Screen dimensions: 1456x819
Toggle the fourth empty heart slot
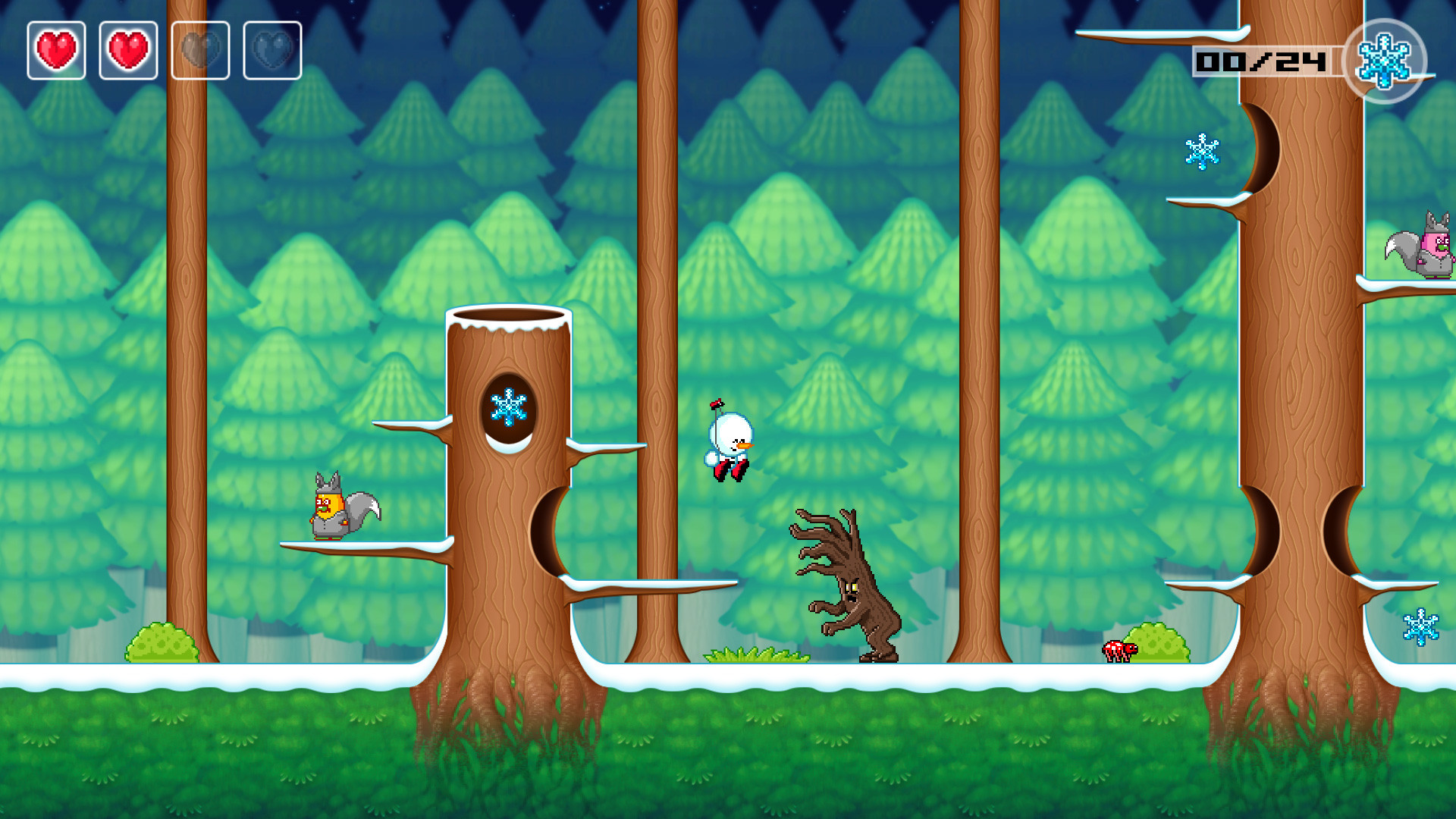(273, 49)
